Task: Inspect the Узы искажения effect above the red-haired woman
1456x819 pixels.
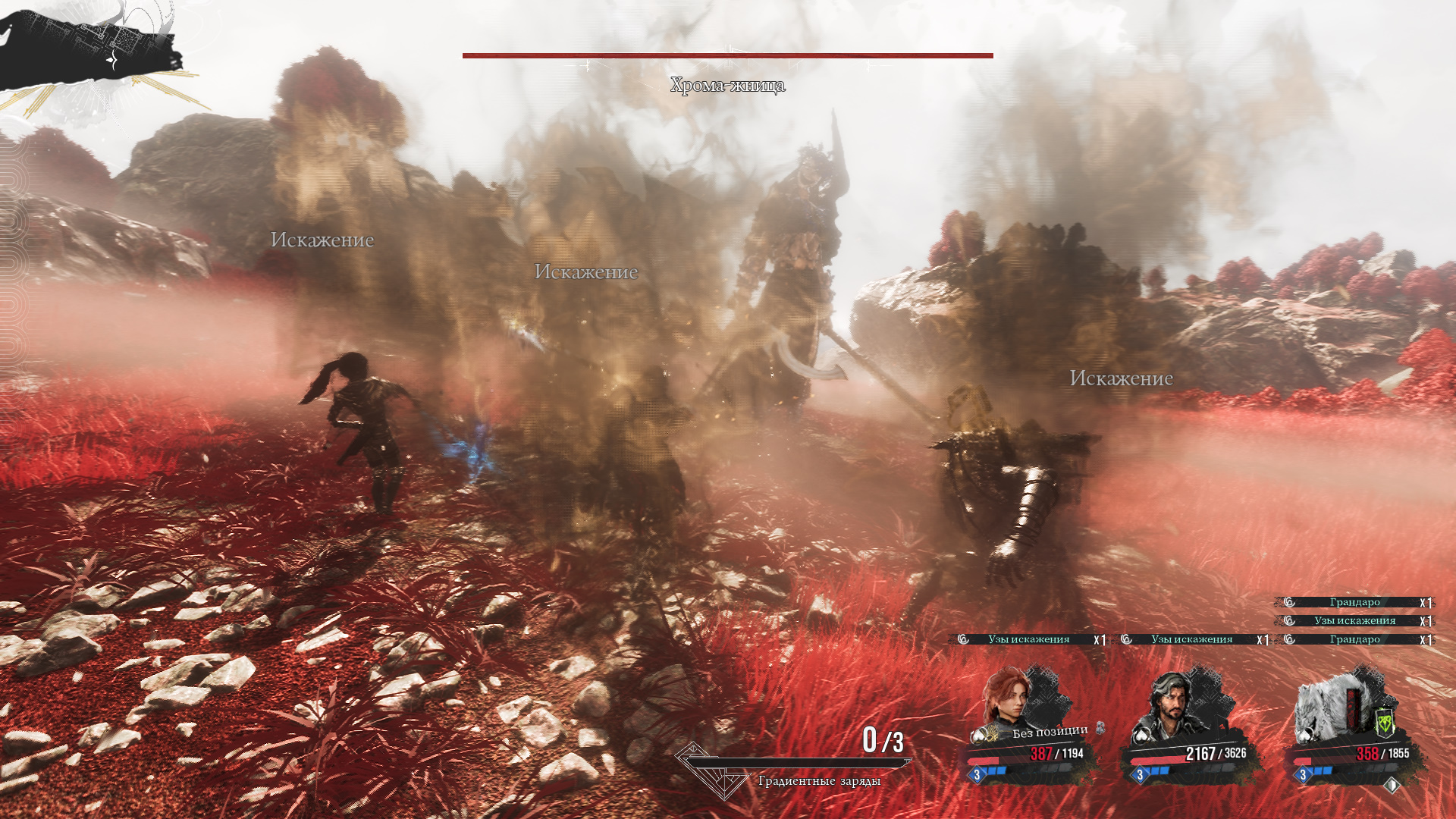Action: pos(1028,639)
